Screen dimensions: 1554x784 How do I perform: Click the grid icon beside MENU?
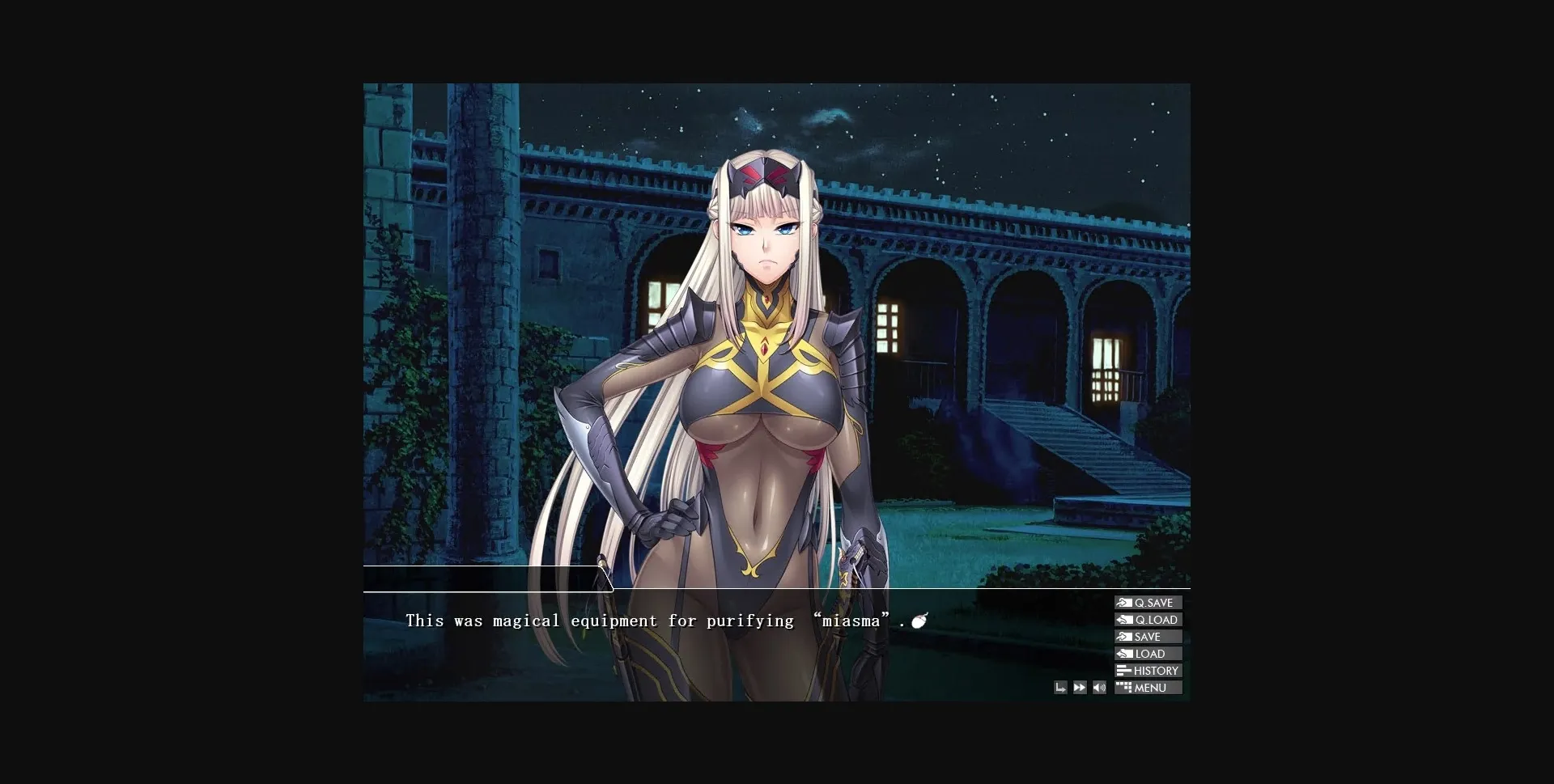click(1124, 687)
